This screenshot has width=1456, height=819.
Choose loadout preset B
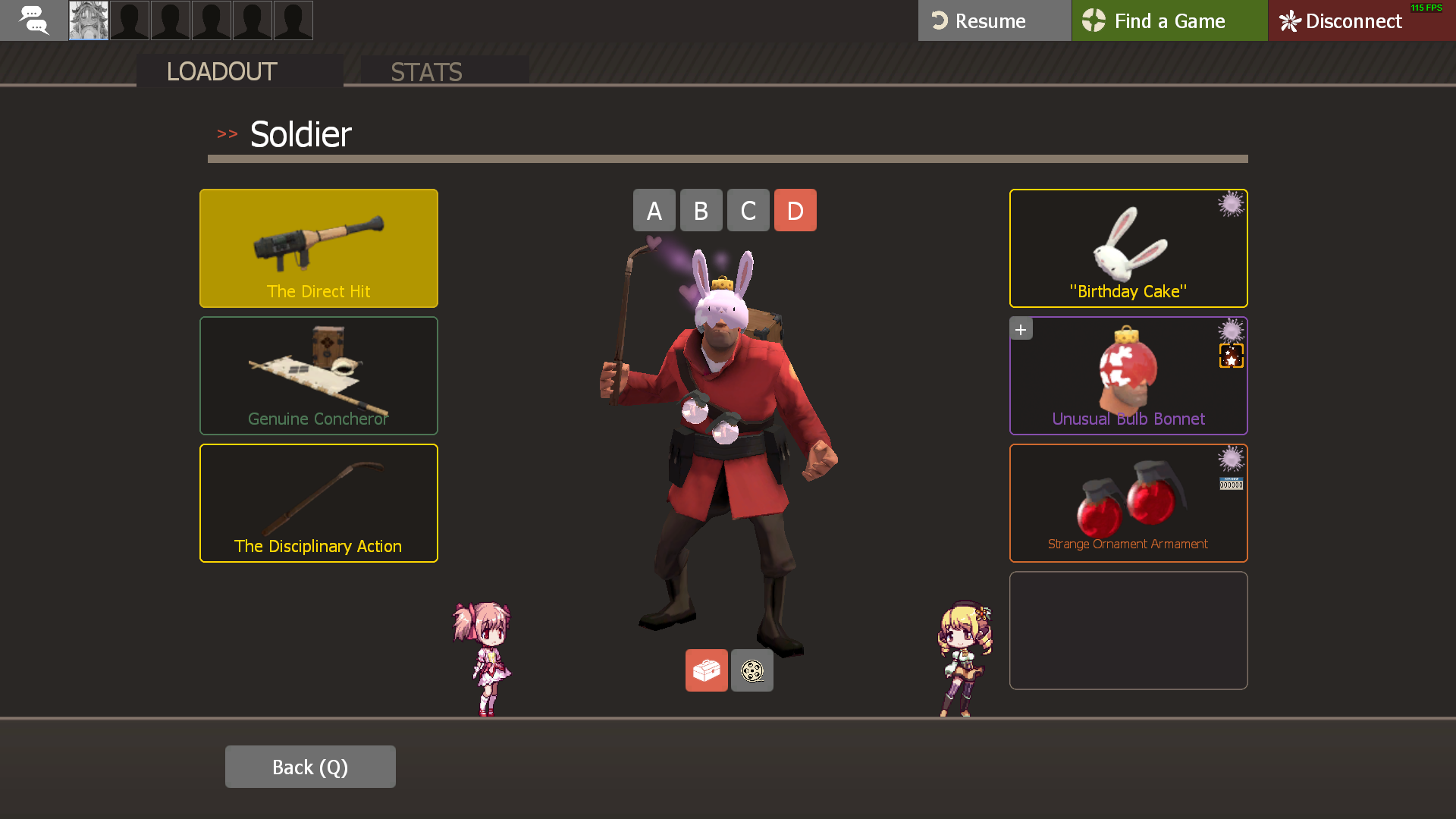click(x=701, y=210)
